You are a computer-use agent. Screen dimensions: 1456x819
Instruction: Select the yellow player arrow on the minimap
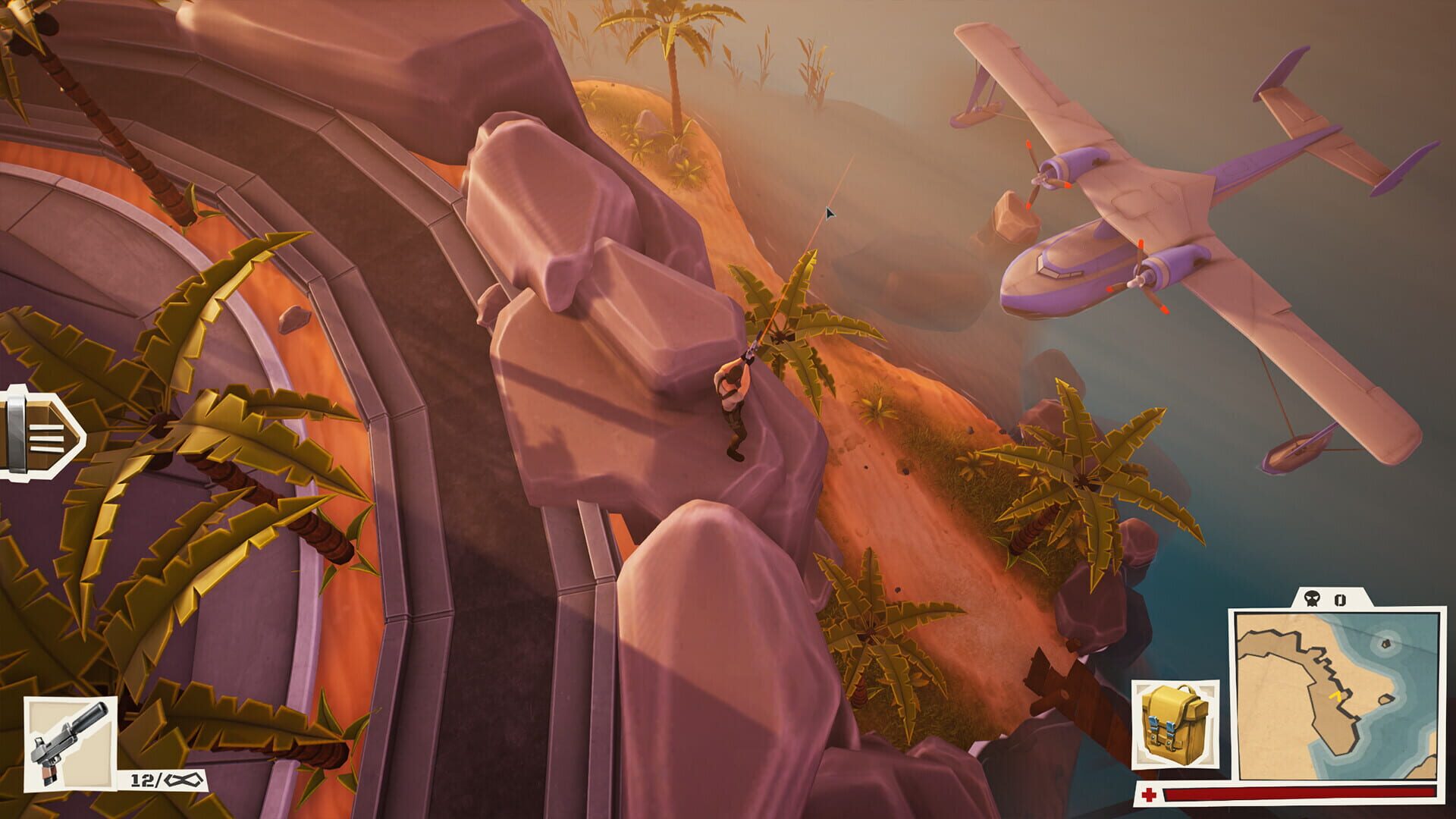tap(1335, 695)
